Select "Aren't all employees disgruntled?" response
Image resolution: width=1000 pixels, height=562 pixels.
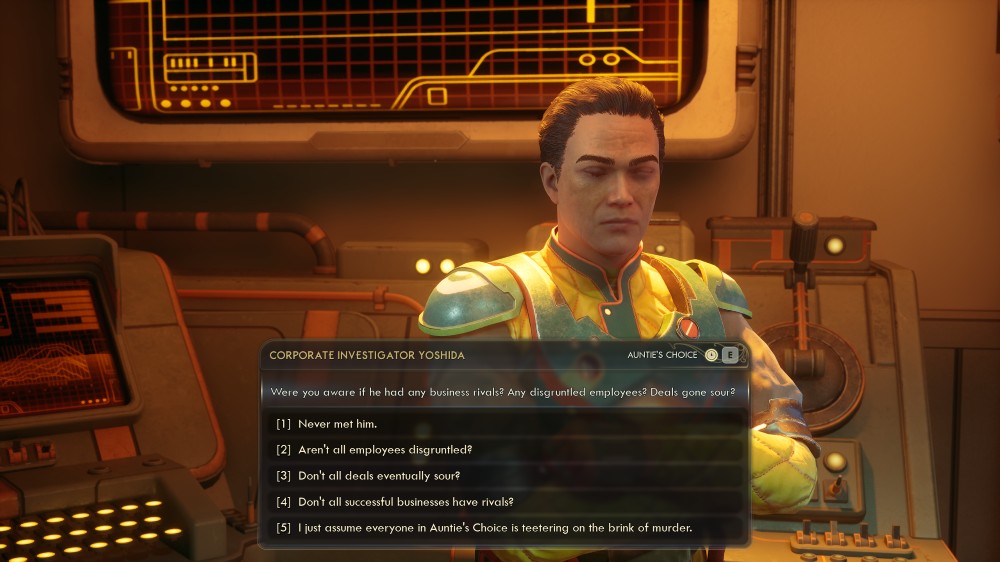pyautogui.click(x=385, y=450)
